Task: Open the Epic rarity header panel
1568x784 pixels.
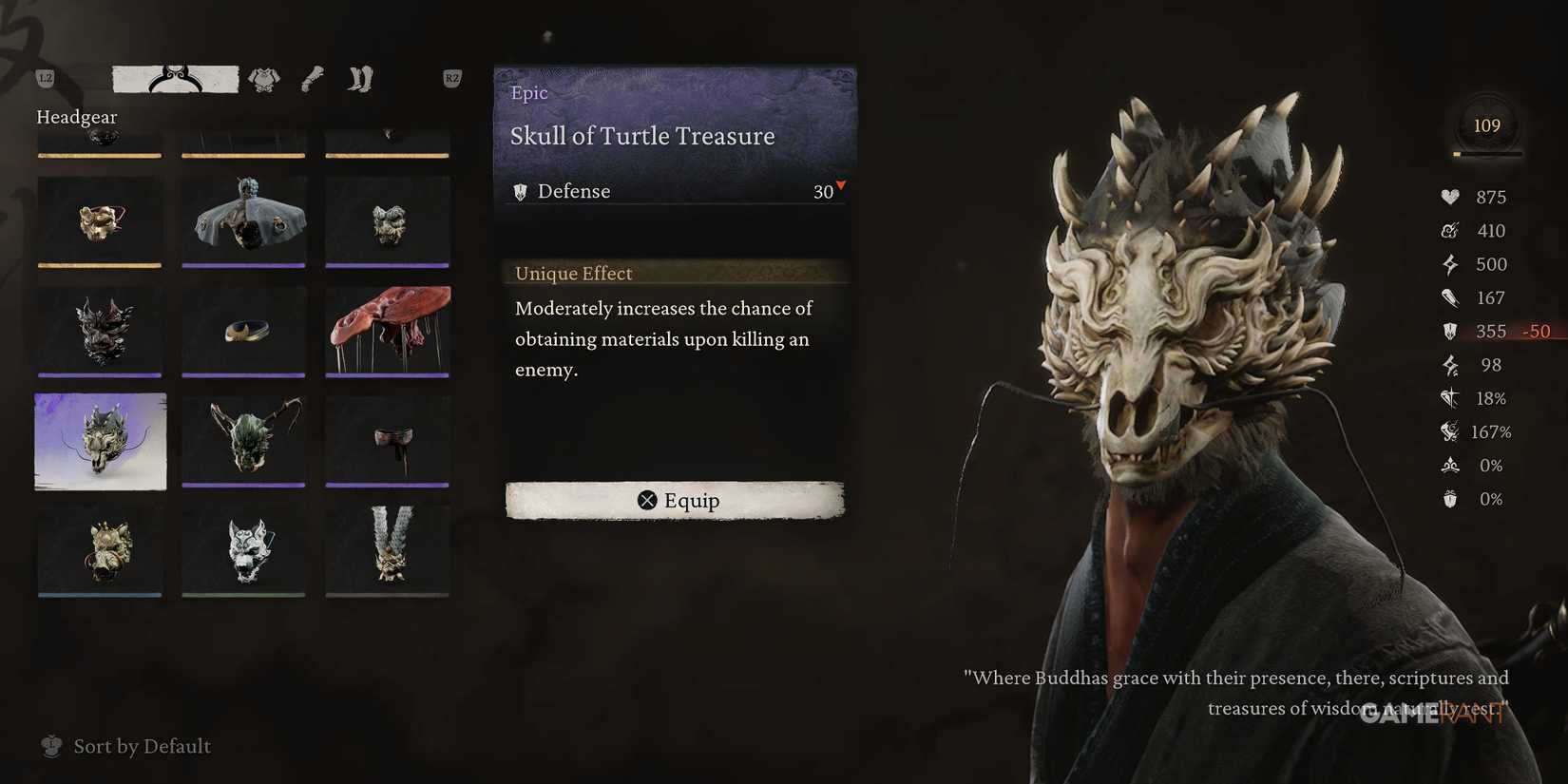Action: [529, 92]
